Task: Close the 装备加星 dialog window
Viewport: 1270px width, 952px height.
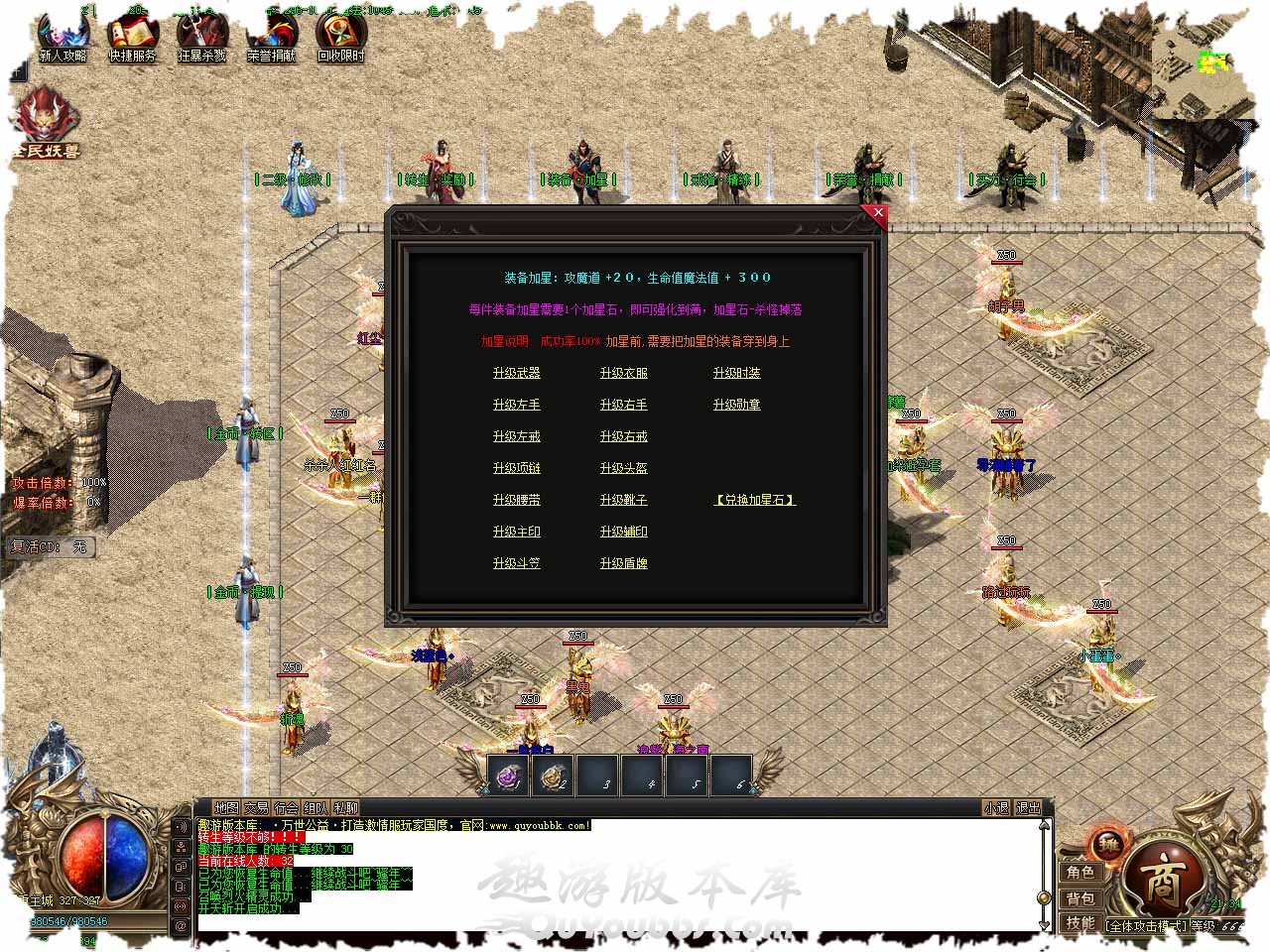Action: click(x=877, y=213)
